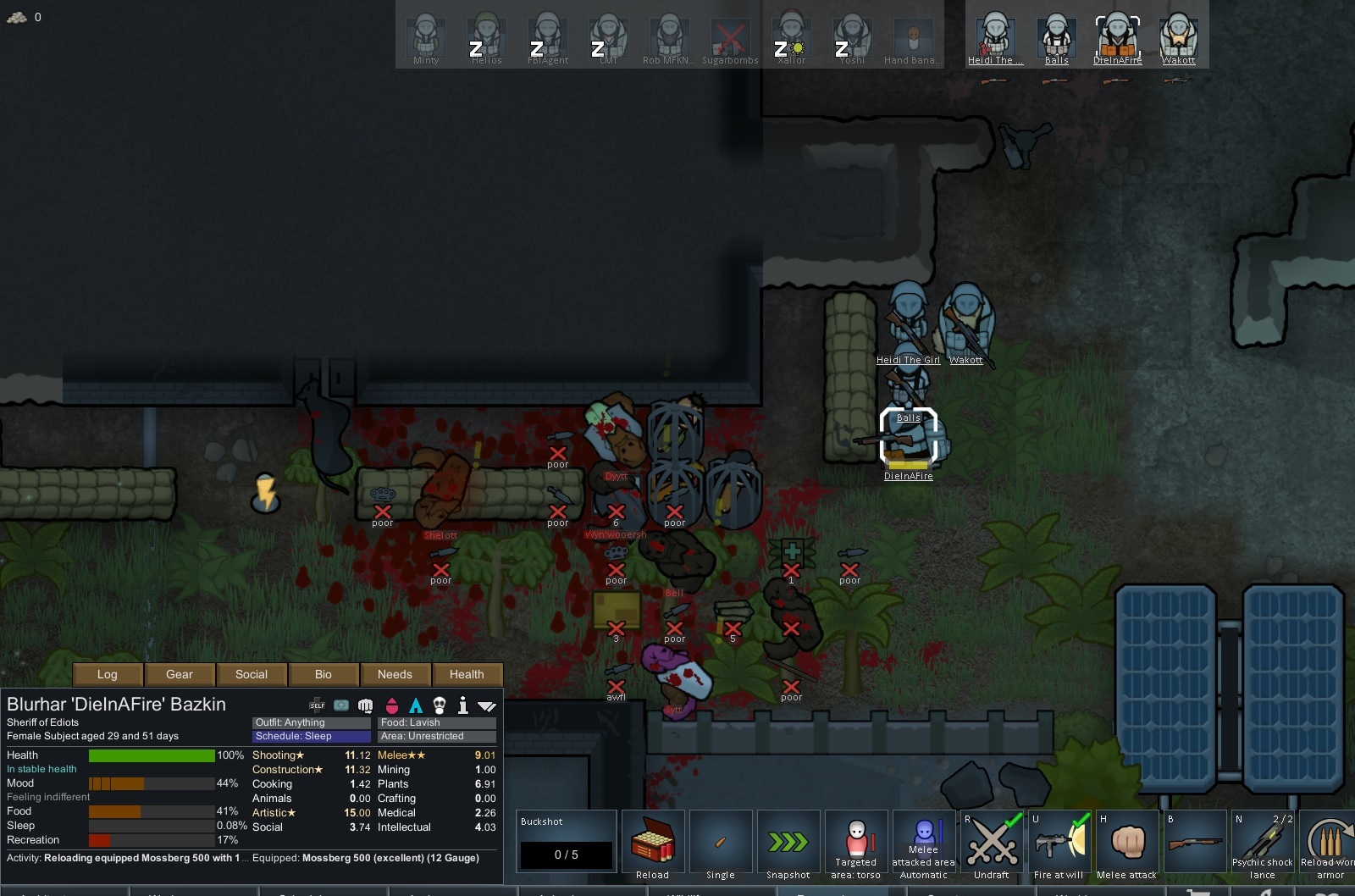The image size is (1355, 896).
Task: Use the Psychic shock lance
Action: tap(1263, 843)
